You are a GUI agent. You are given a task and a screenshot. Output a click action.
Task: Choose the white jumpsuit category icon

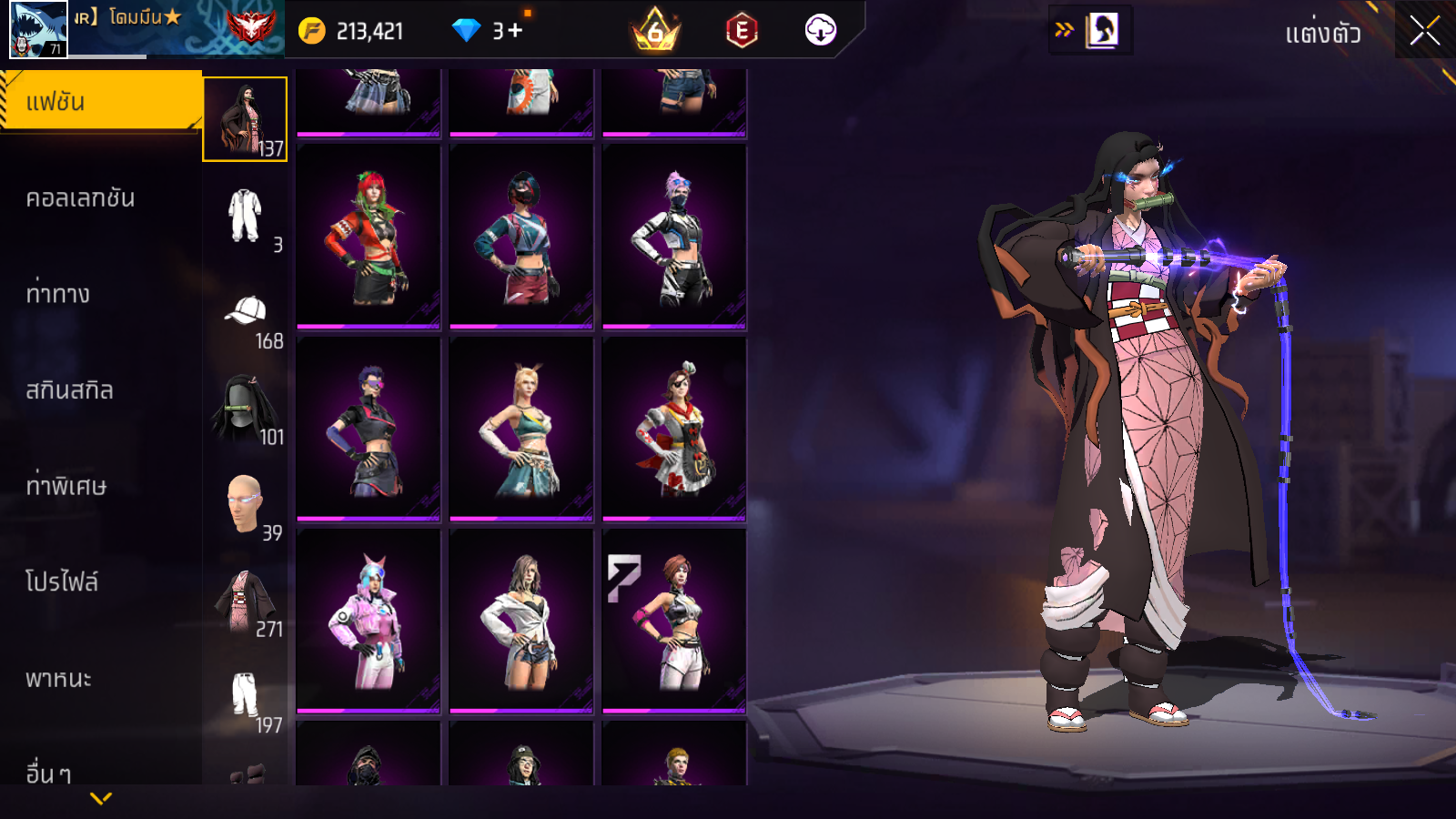[245, 216]
